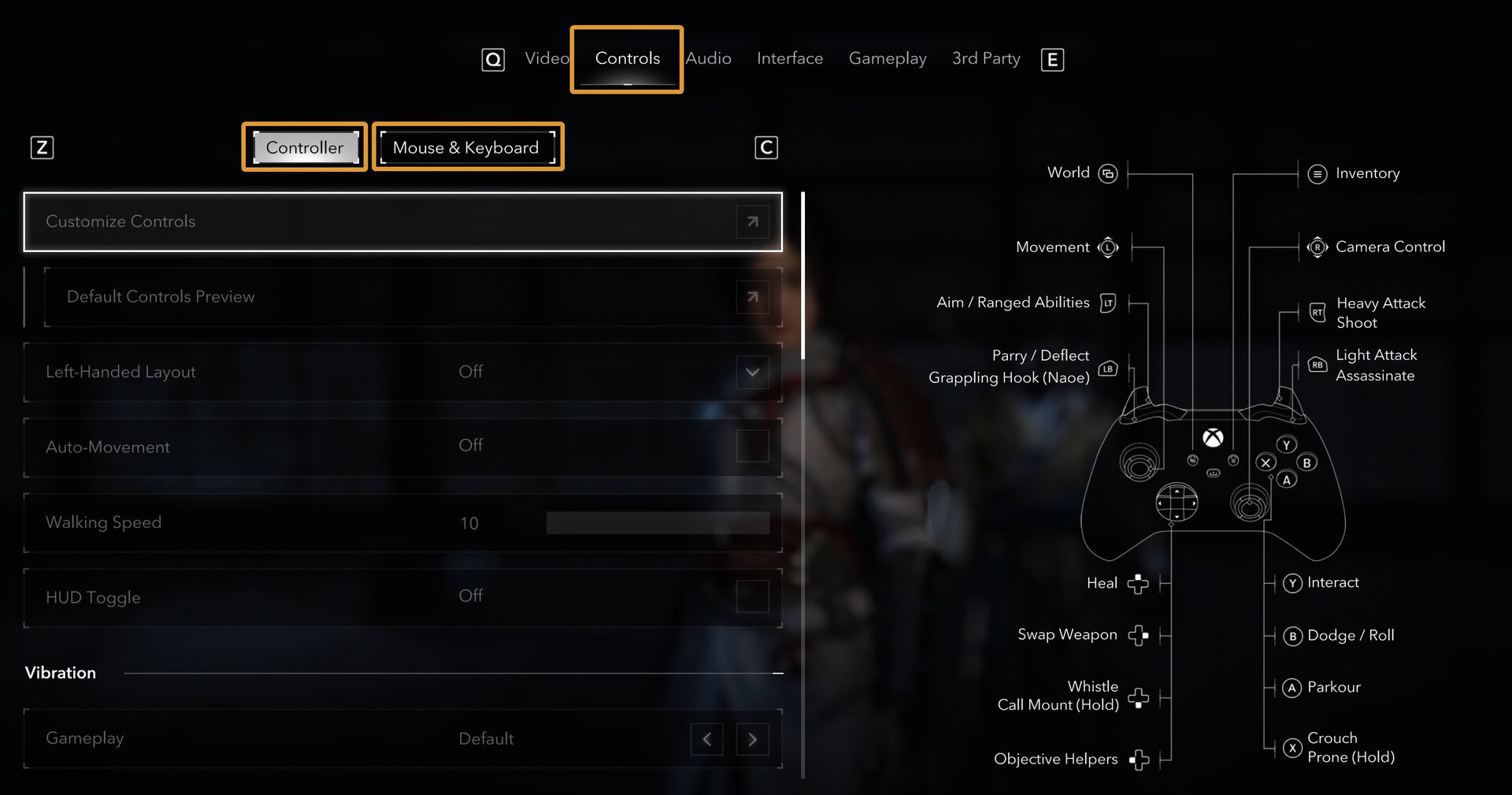Enable the Auto-Movement checkbox
Viewport: 1512px width, 795px height.
(753, 446)
